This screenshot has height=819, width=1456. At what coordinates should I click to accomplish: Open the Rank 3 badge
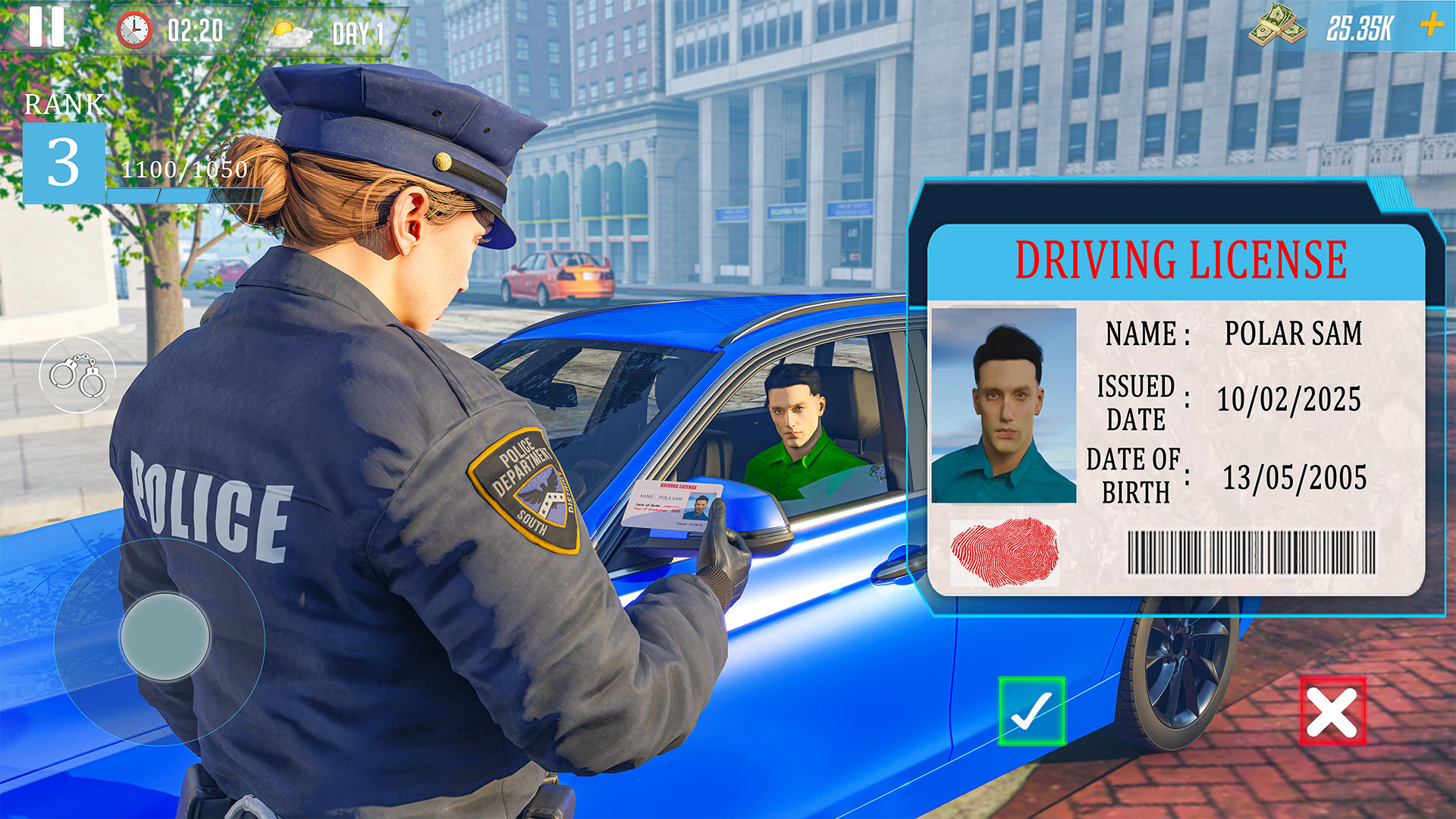pos(64,160)
